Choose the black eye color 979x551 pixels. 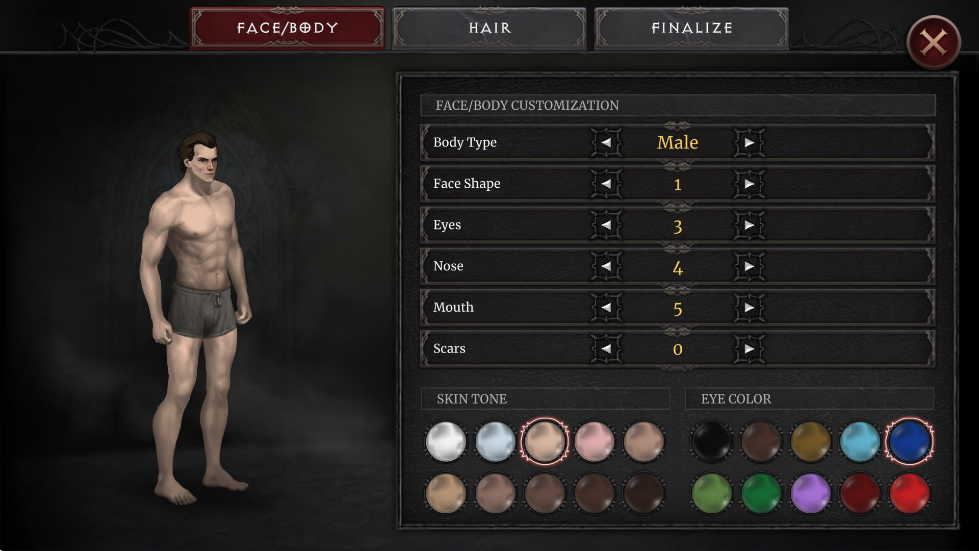[711, 442]
